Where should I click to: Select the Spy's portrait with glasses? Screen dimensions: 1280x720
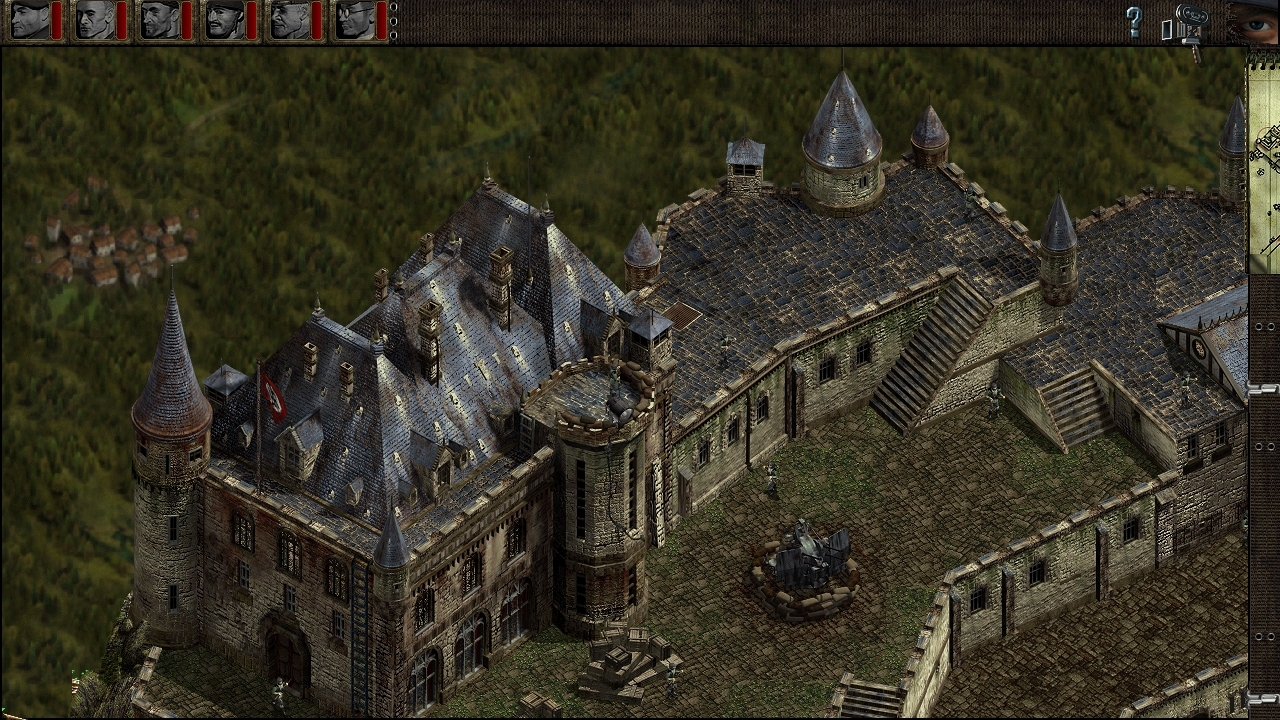[354, 20]
